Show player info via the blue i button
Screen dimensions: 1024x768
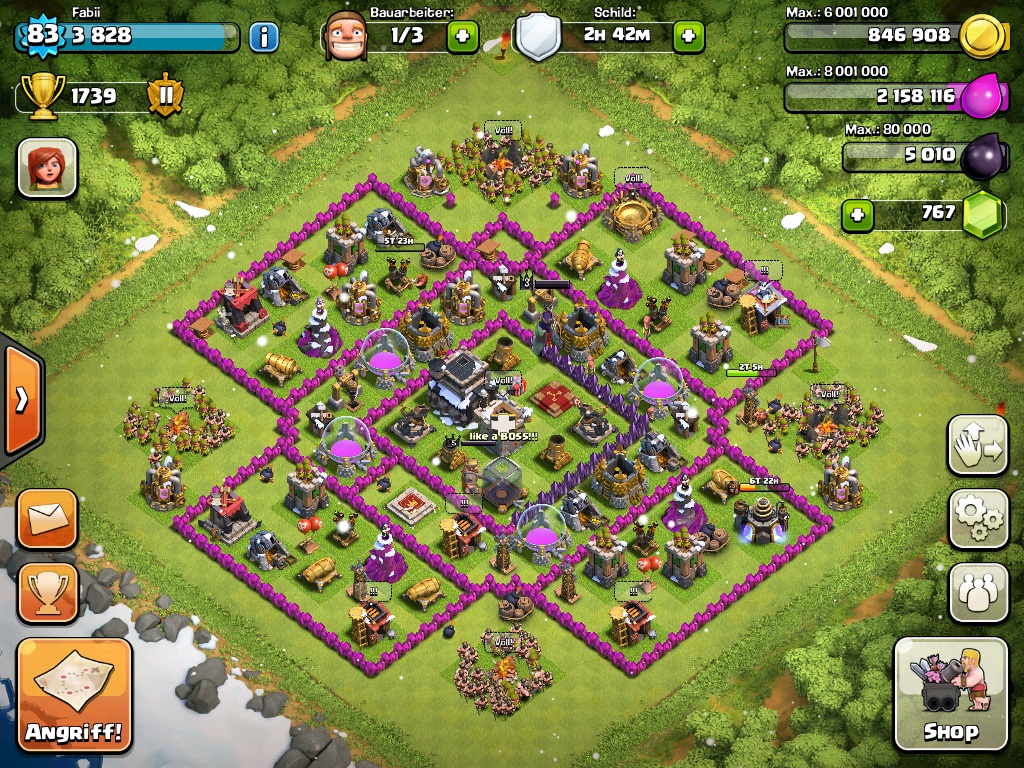pyautogui.click(x=263, y=38)
